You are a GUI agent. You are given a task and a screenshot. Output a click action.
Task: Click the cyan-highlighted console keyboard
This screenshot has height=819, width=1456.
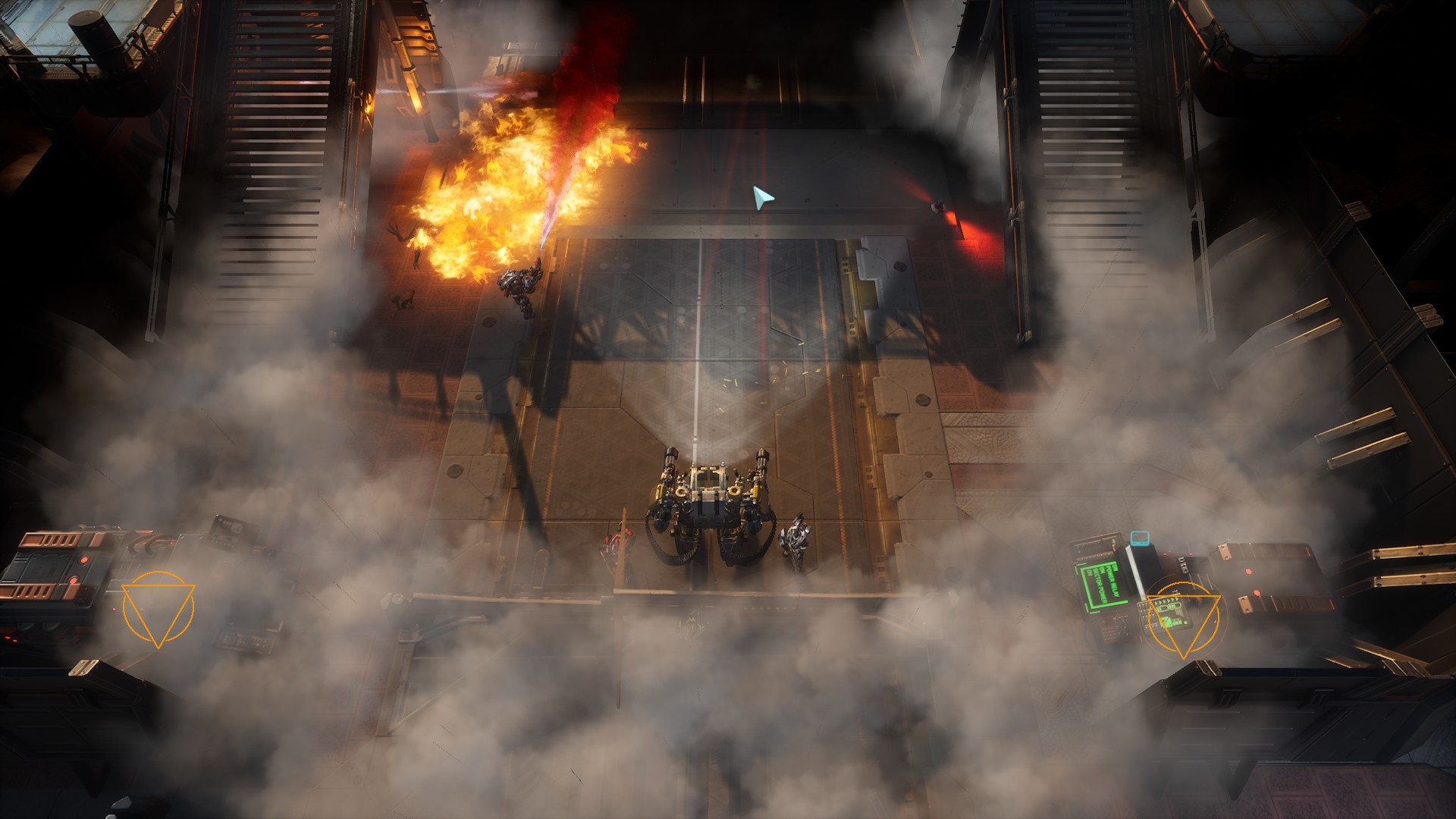click(x=1139, y=539)
